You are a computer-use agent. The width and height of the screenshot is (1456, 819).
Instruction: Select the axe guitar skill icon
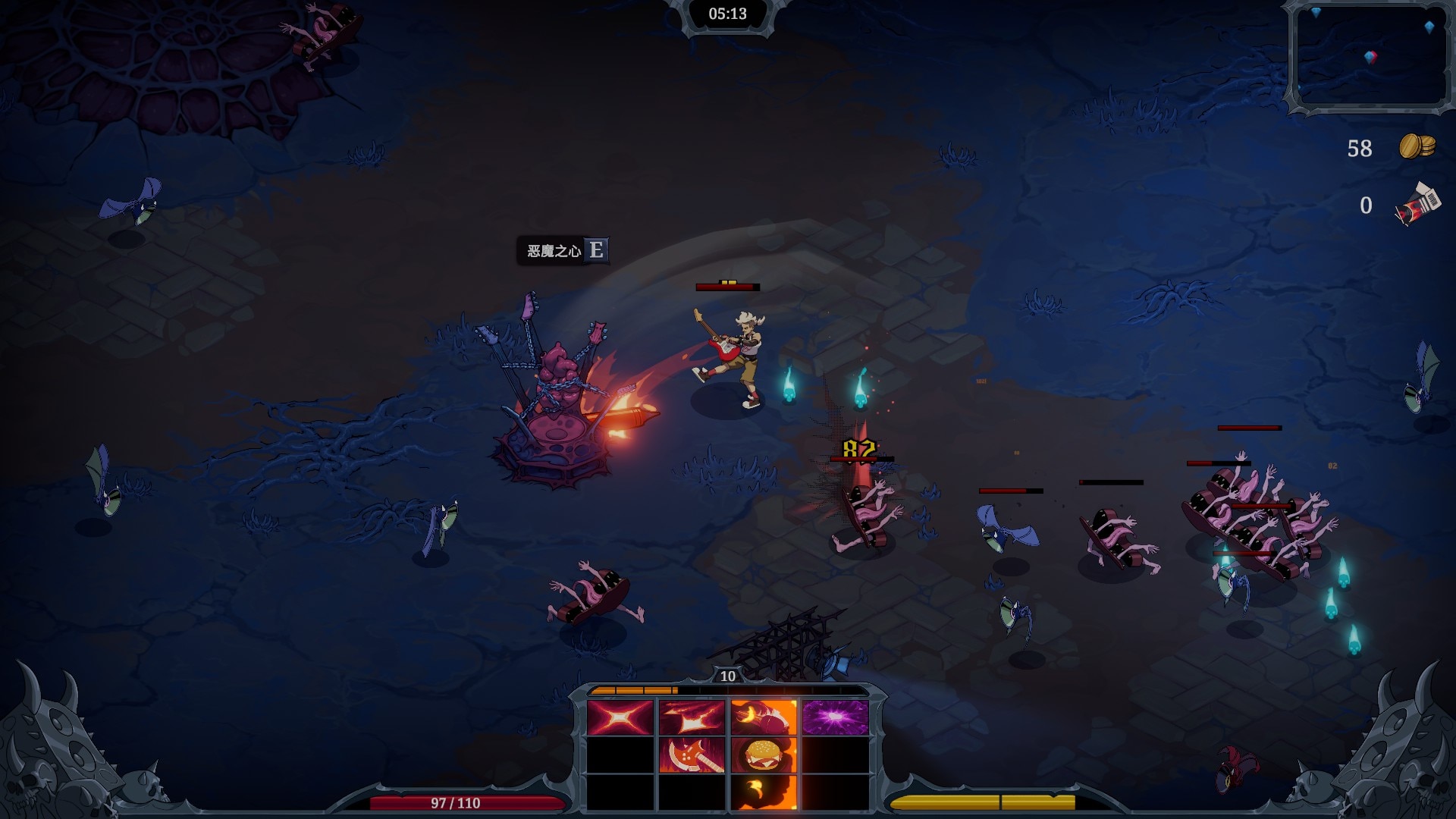click(691, 755)
